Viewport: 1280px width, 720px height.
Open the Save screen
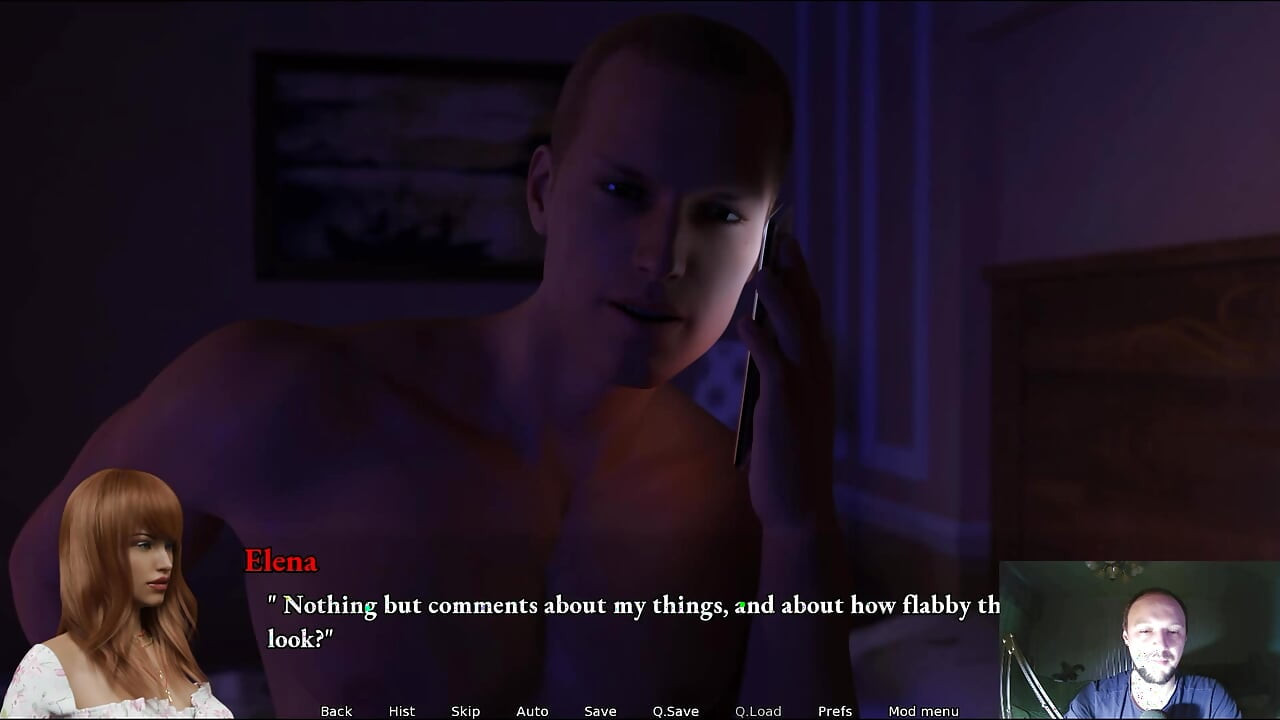tap(600, 711)
